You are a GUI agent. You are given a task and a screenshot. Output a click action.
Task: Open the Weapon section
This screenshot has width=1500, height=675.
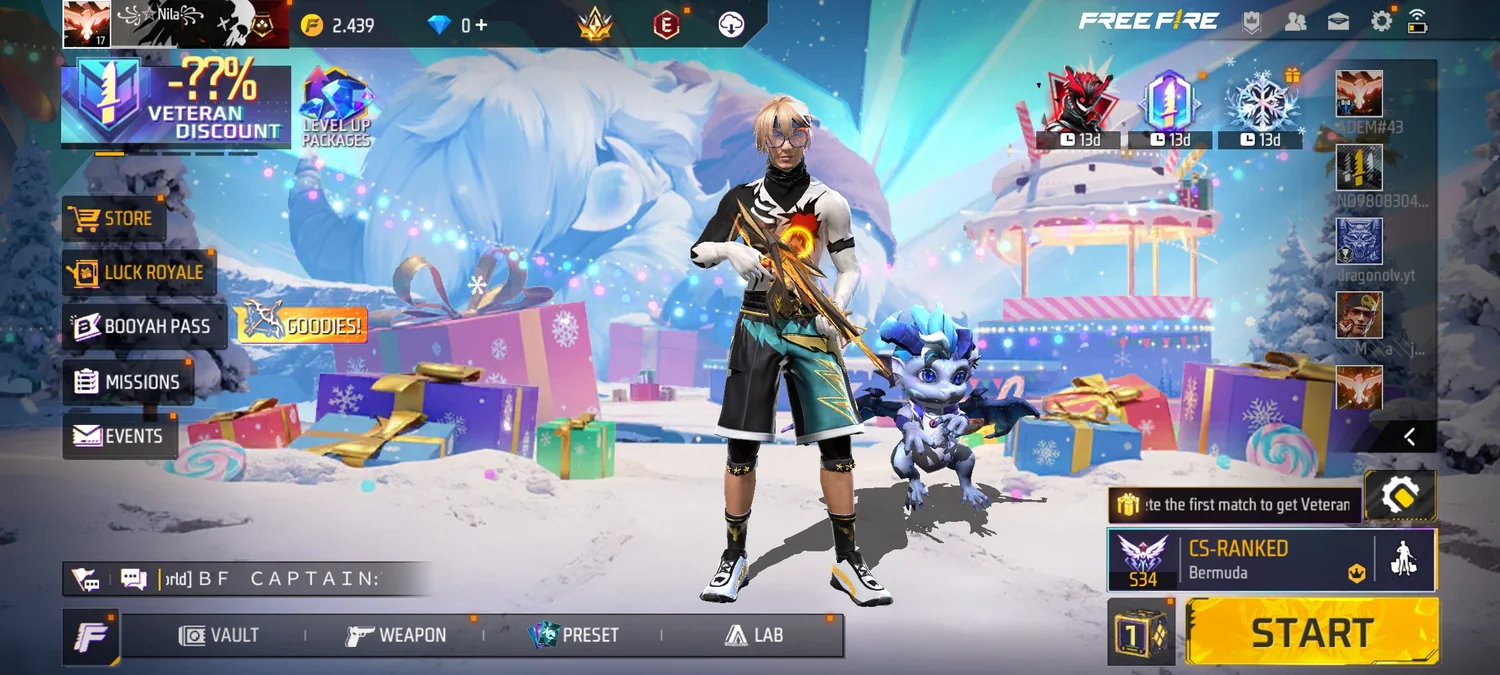(x=396, y=635)
